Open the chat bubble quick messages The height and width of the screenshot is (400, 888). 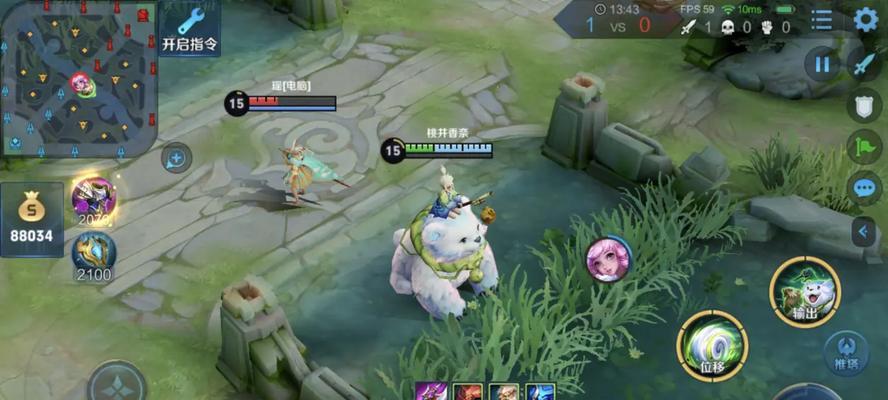click(864, 188)
